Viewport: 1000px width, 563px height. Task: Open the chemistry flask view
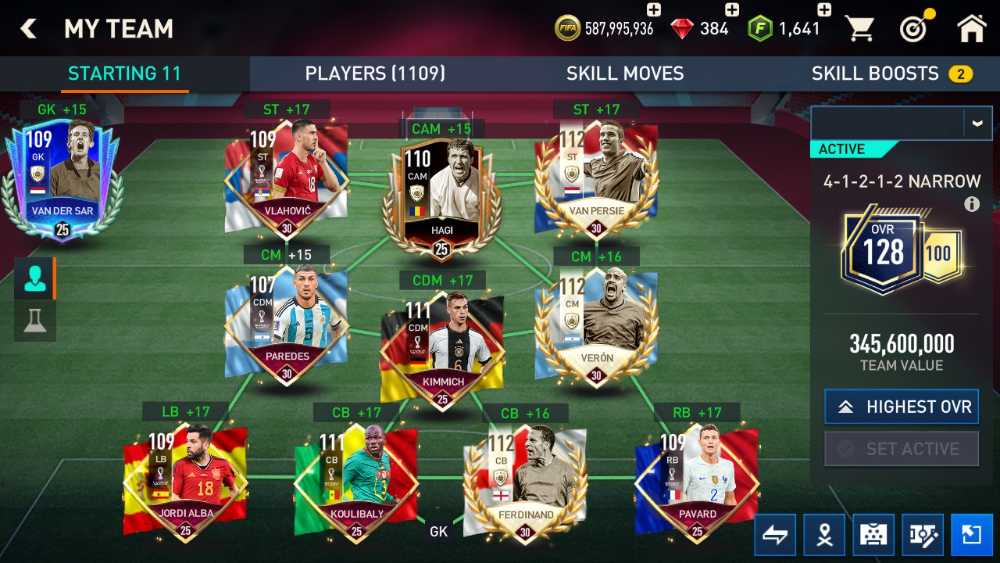35,322
